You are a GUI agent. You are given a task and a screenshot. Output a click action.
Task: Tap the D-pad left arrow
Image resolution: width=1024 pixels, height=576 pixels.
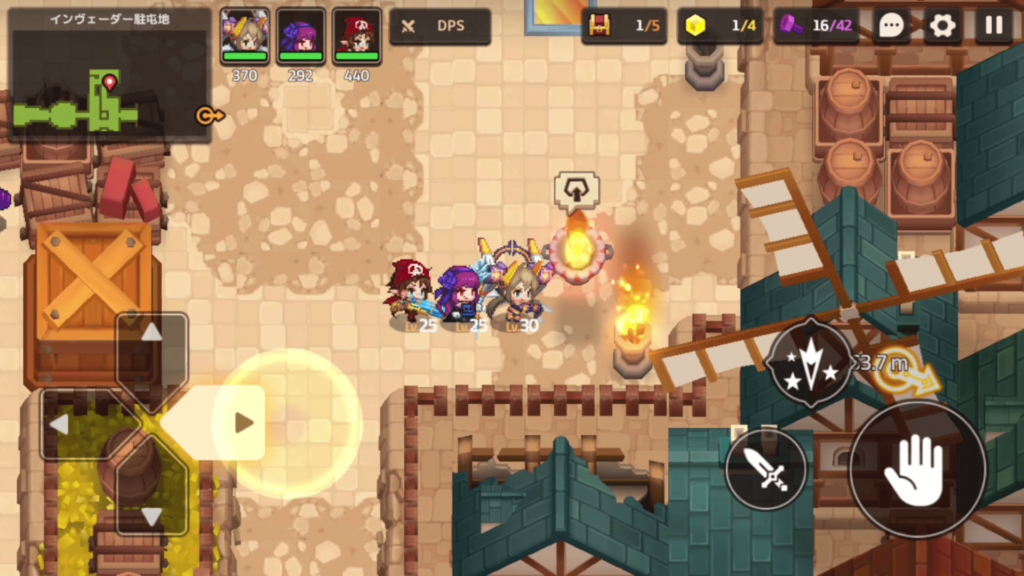60,425
